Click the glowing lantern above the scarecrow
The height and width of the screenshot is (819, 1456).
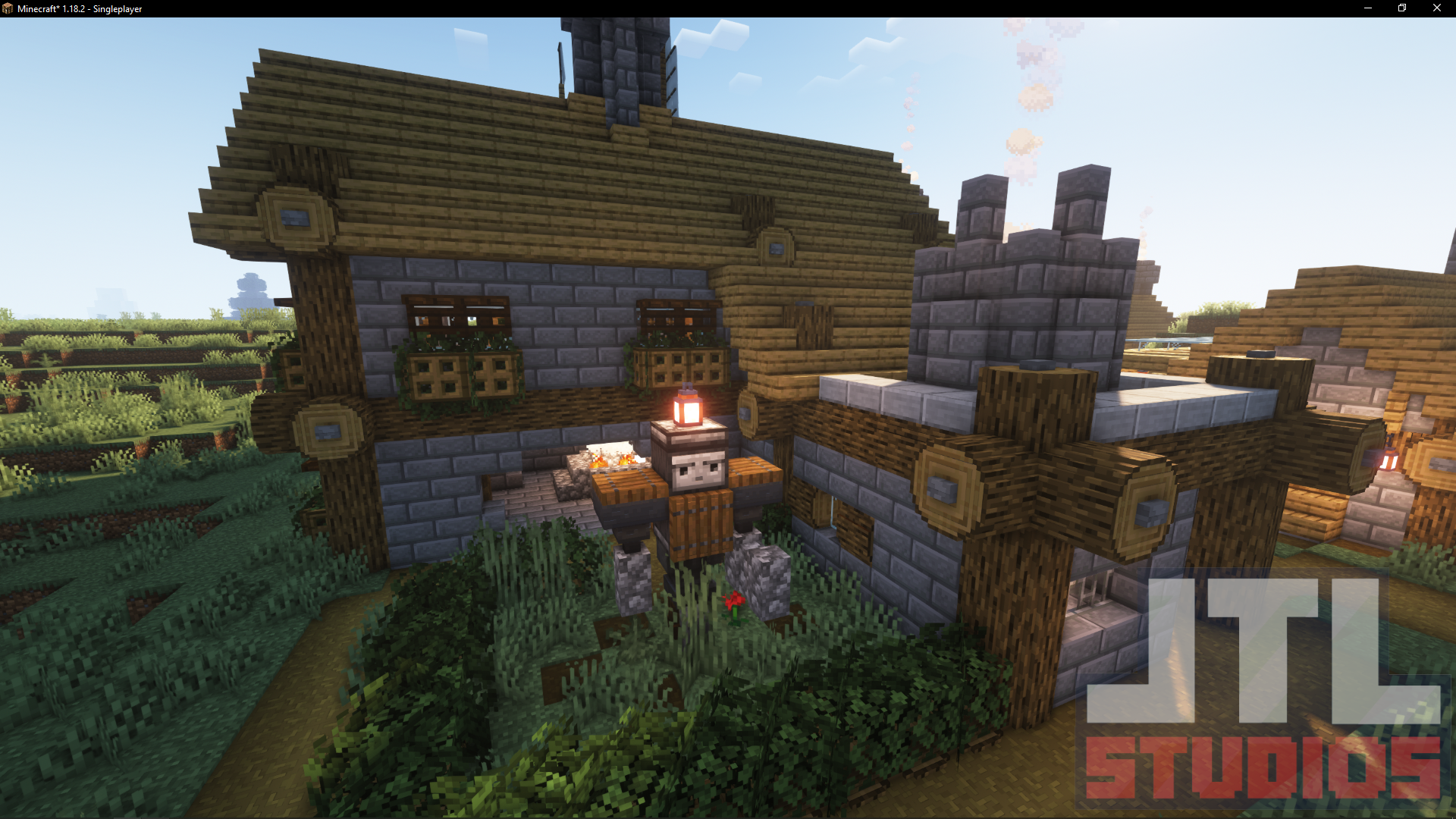click(x=689, y=410)
